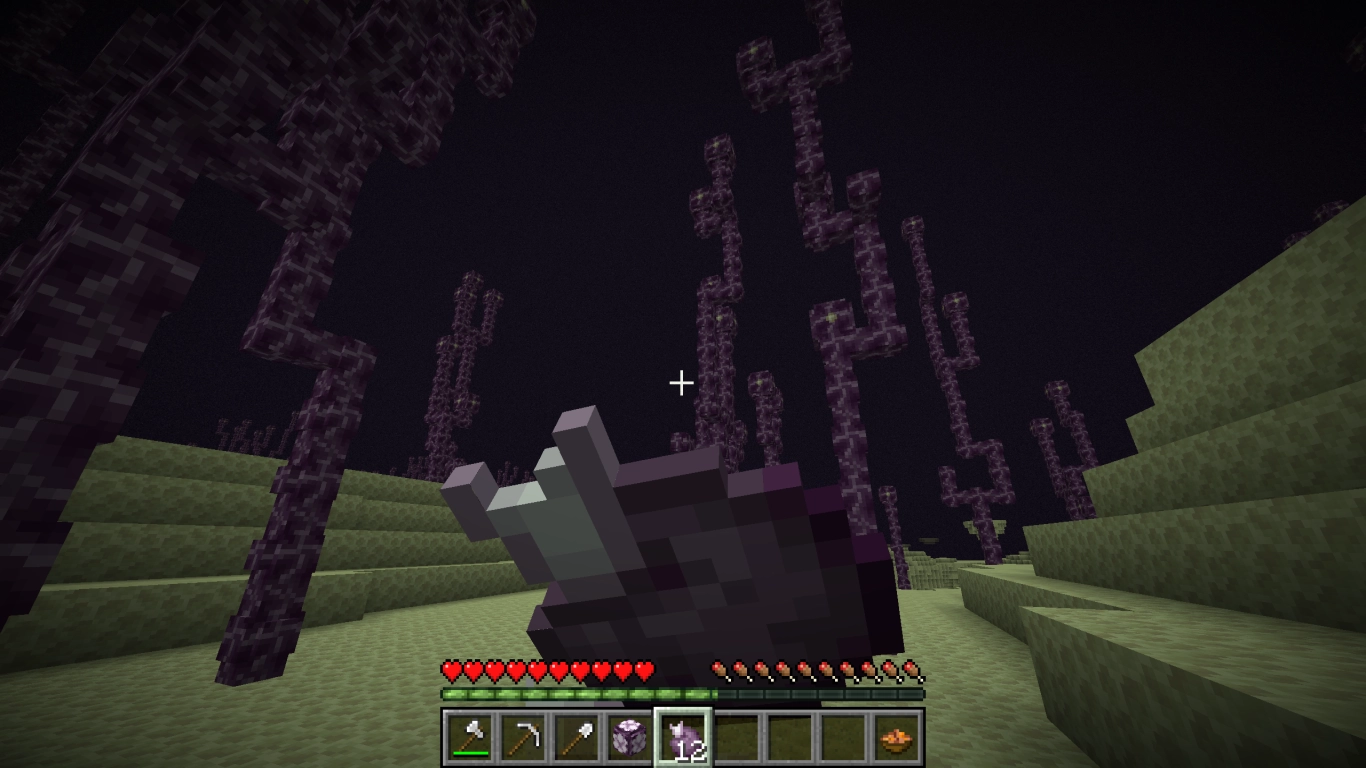Click the leftmost heart in the health bar
The height and width of the screenshot is (768, 1366).
tap(450, 669)
